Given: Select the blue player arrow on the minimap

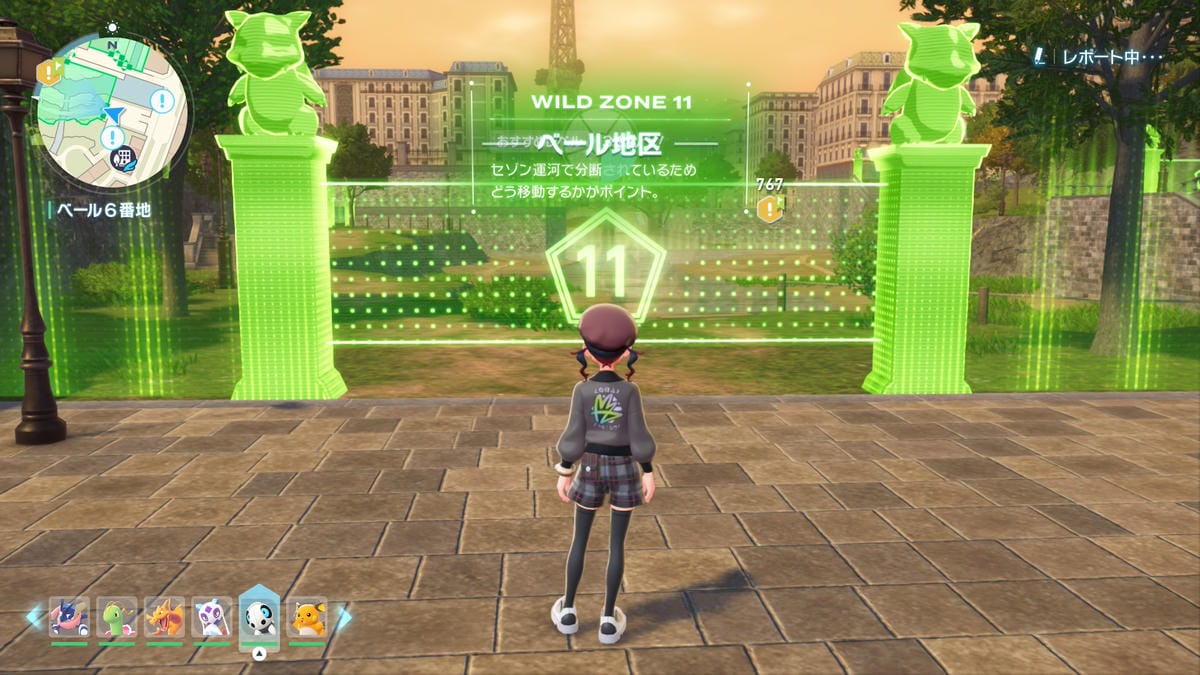Looking at the screenshot, I should click(x=114, y=117).
